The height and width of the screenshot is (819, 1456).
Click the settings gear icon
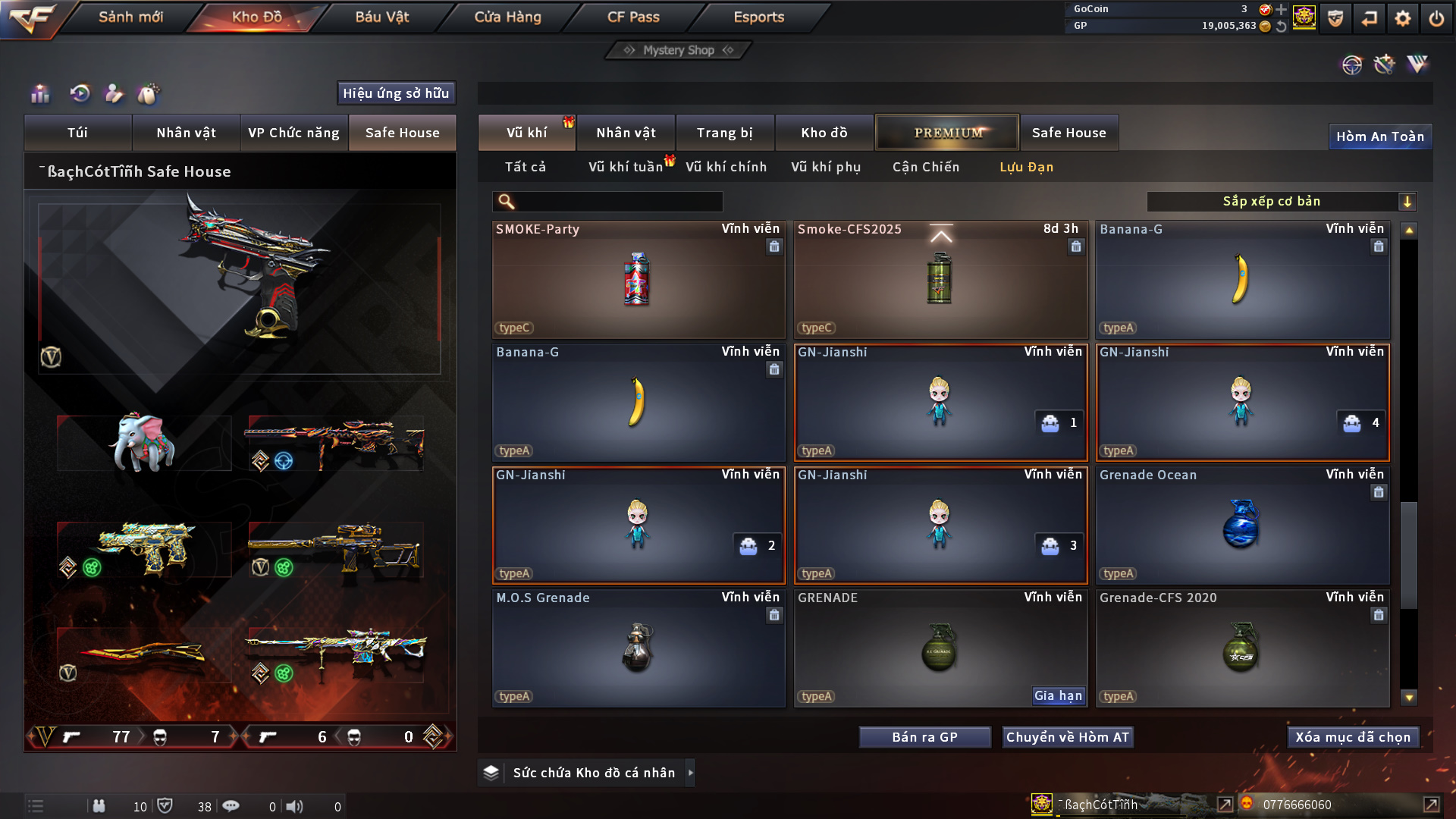(1402, 18)
